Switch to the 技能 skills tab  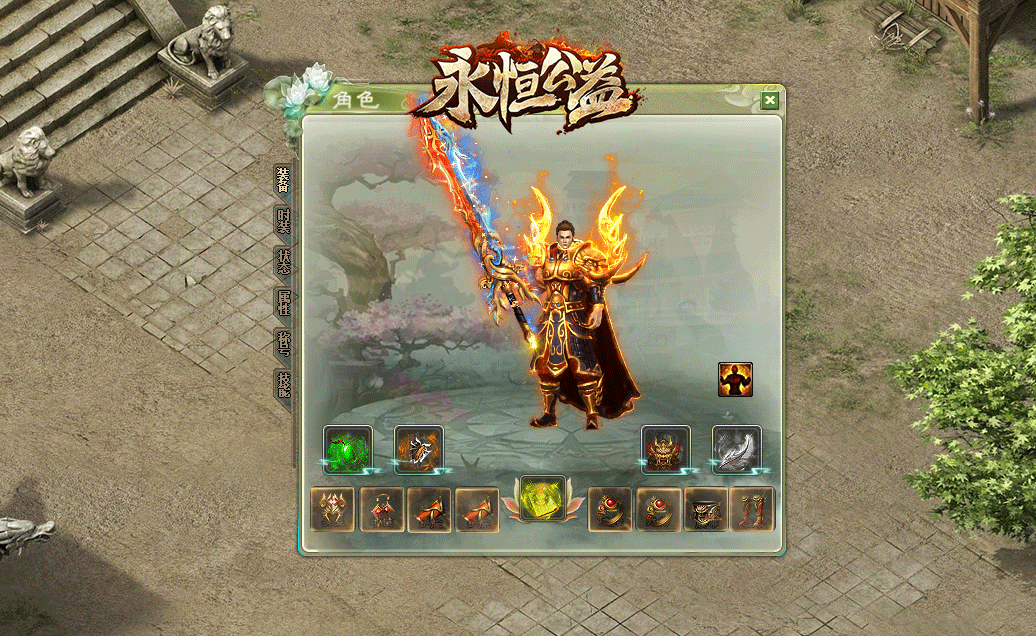pyautogui.click(x=284, y=384)
